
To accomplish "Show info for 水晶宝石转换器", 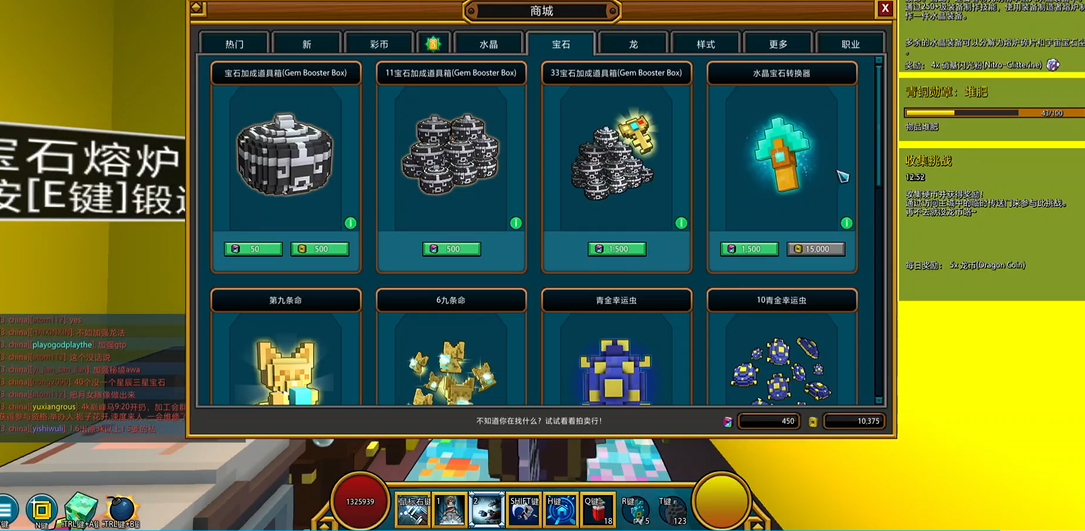I will tap(846, 223).
